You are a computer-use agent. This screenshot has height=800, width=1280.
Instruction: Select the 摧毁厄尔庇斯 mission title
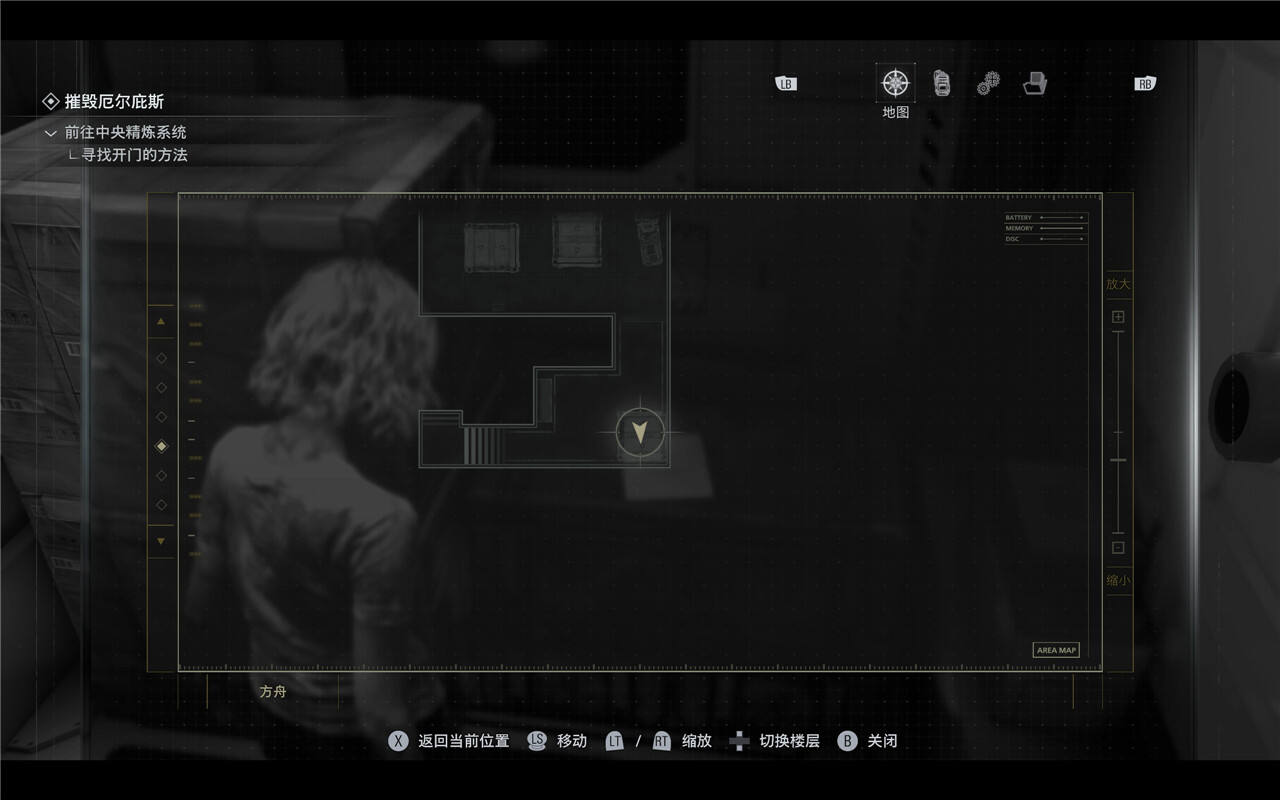pos(114,101)
